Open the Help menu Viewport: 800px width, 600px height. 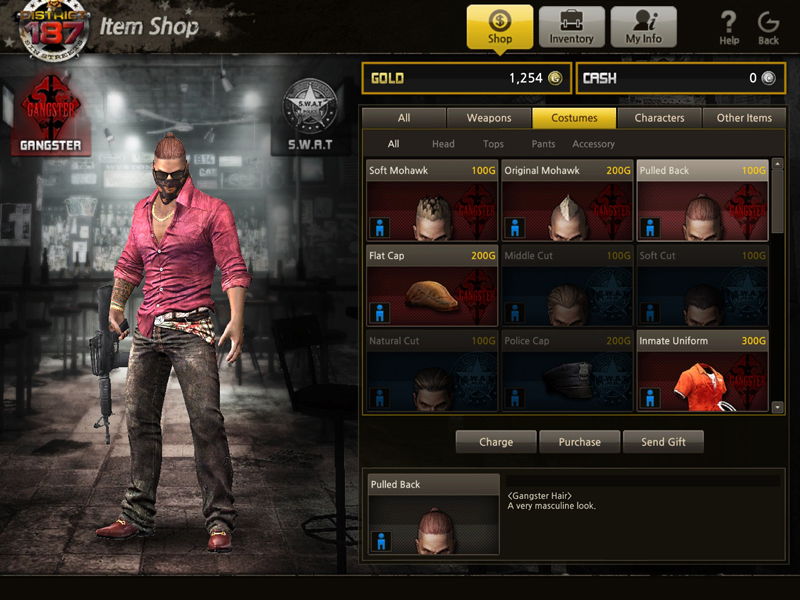tap(729, 28)
